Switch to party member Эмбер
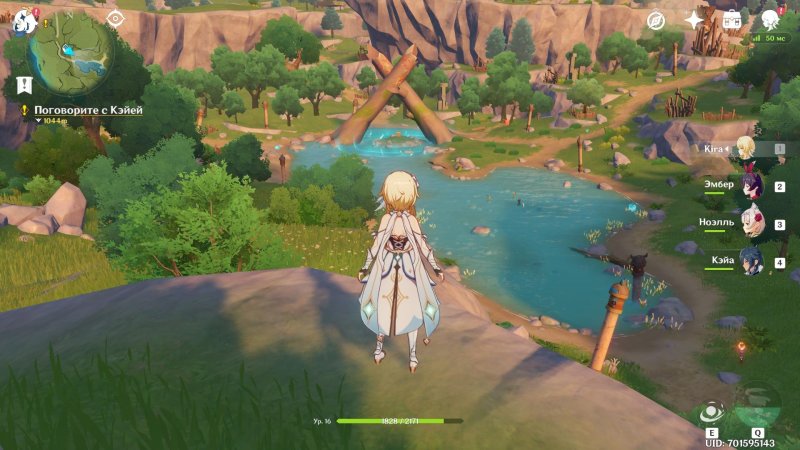This screenshot has width=800, height=450. (x=750, y=186)
